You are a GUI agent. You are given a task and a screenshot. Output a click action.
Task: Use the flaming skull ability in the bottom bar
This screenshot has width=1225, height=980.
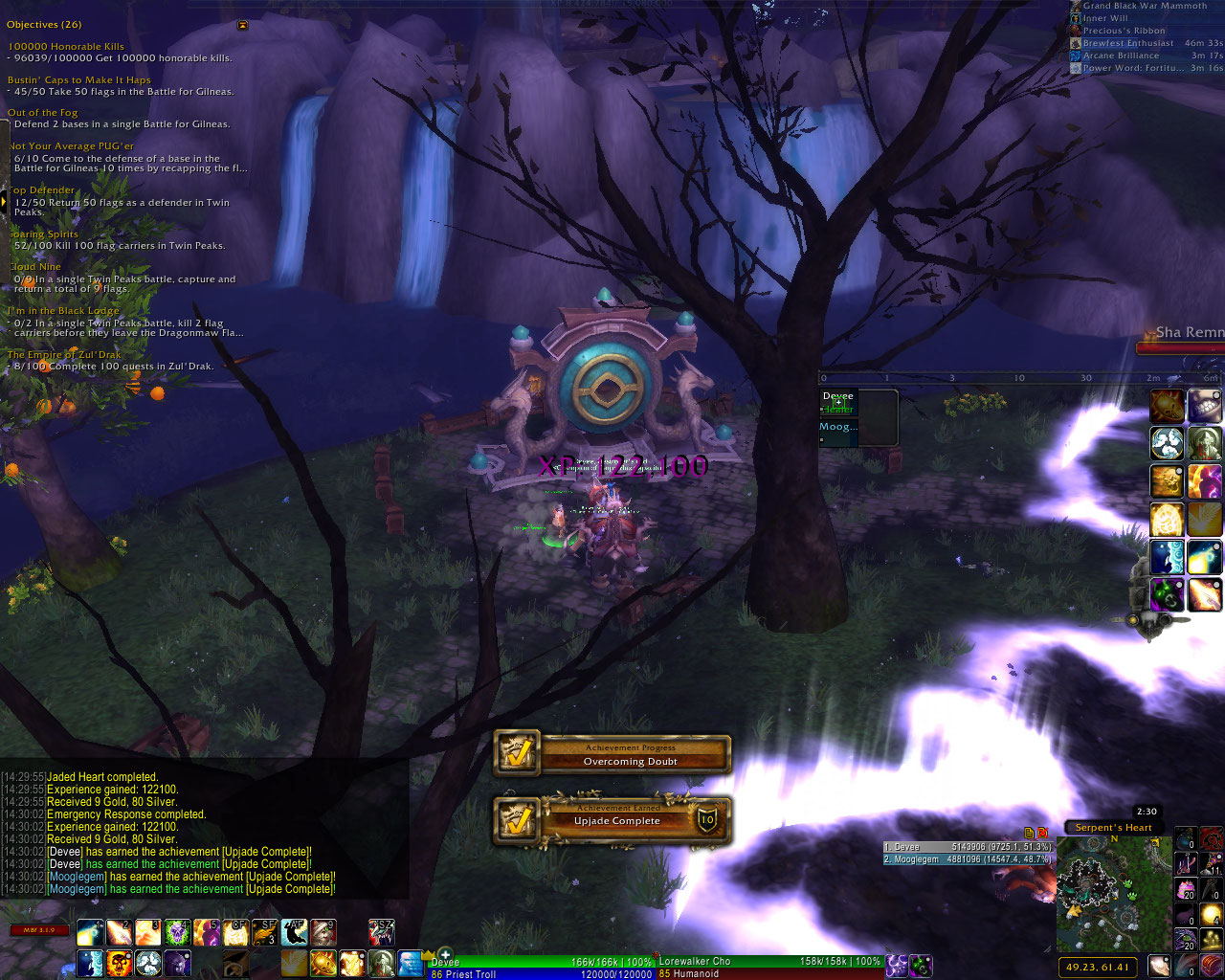click(119, 963)
